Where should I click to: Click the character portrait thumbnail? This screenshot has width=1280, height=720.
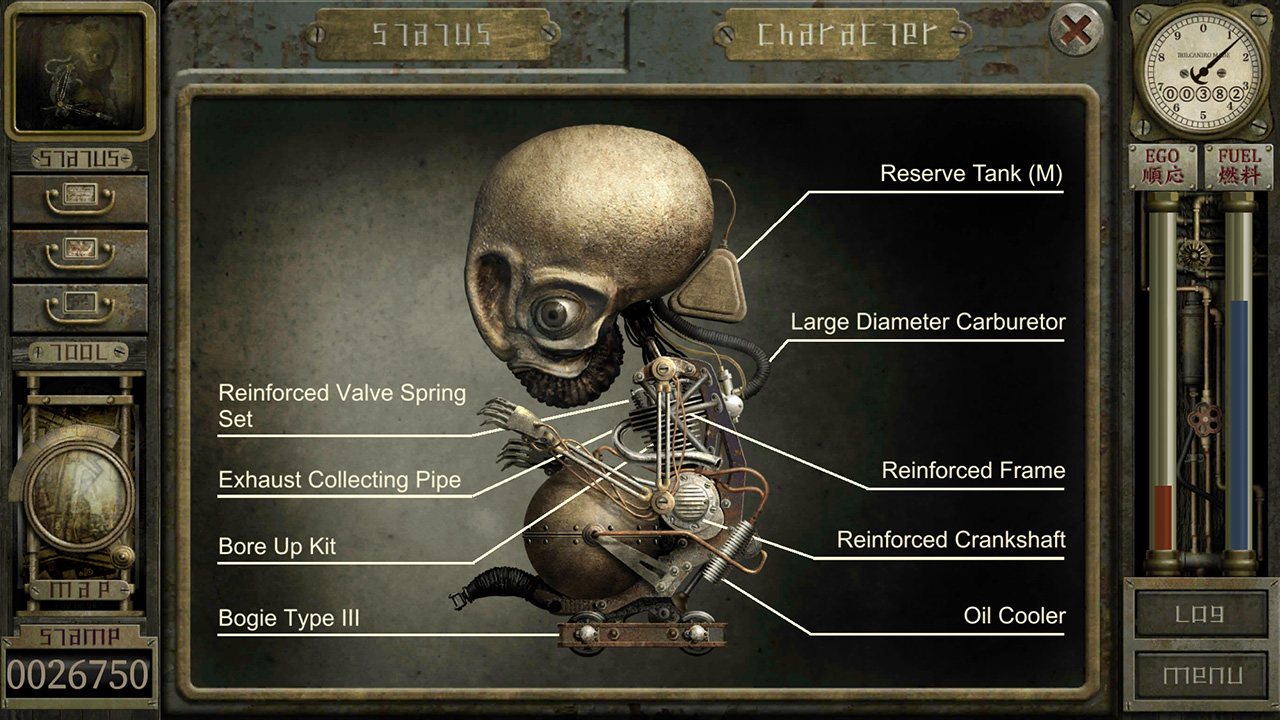[80, 70]
